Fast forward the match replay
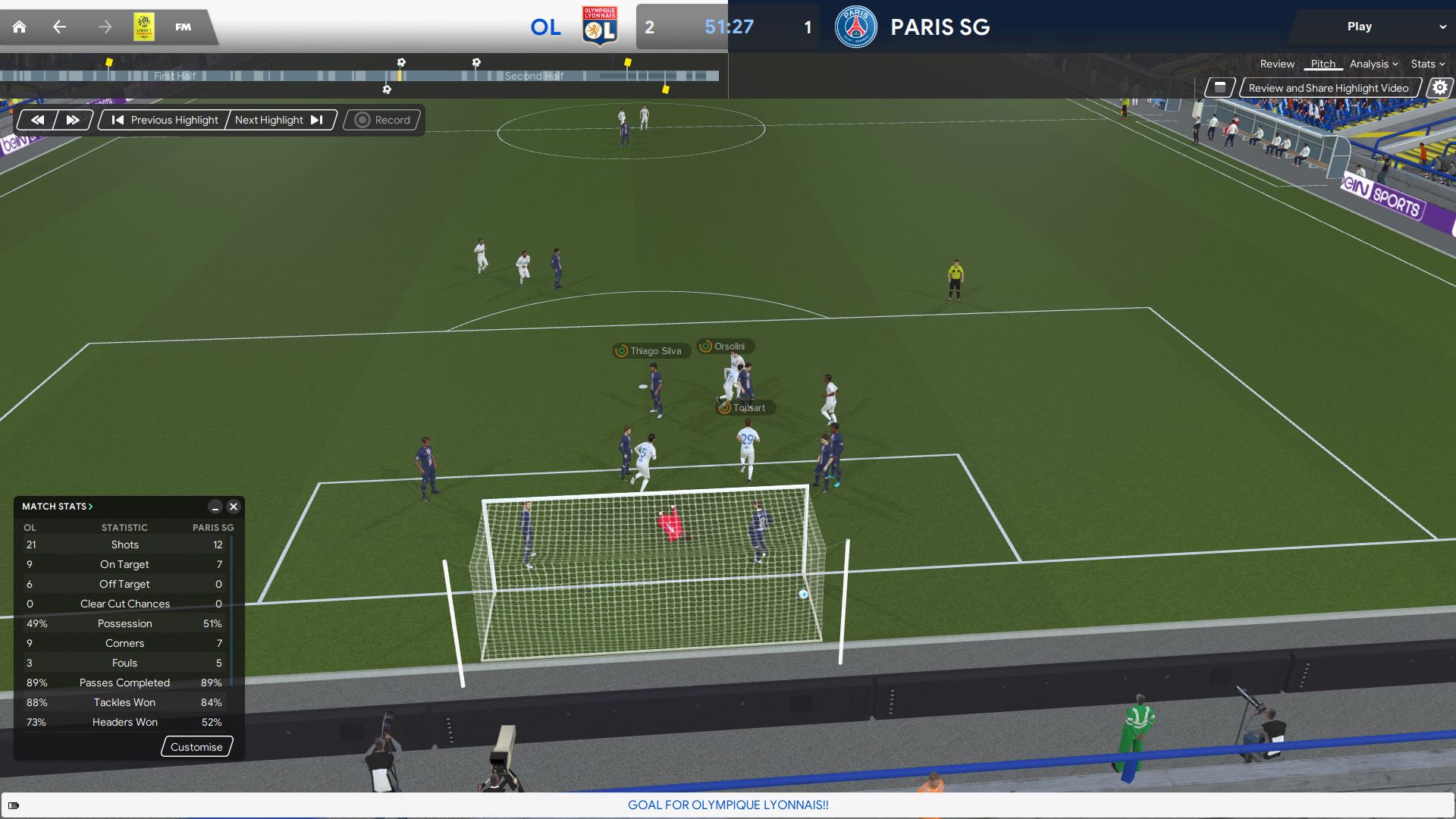 [73, 120]
